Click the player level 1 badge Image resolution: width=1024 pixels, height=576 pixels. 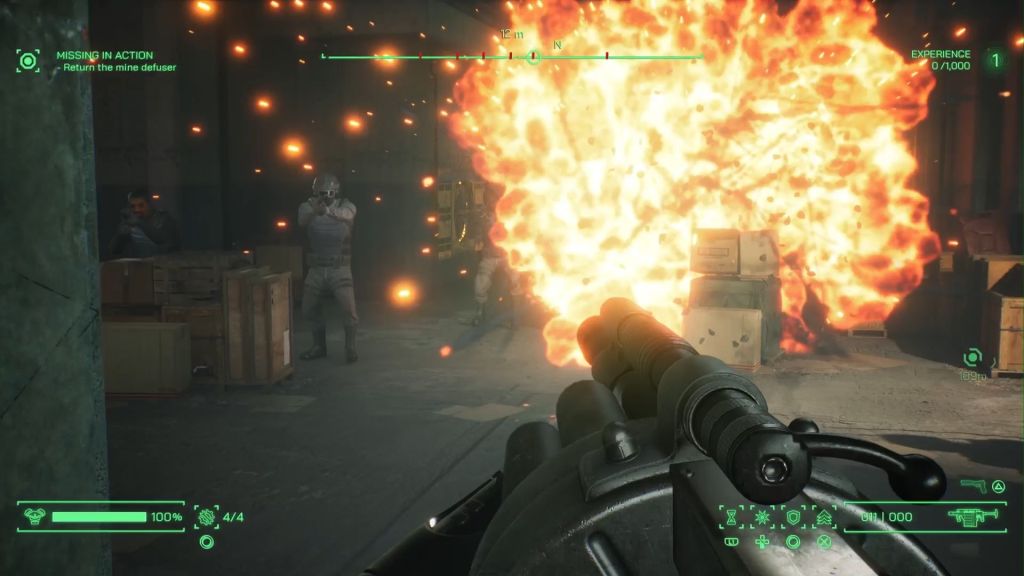coord(995,60)
